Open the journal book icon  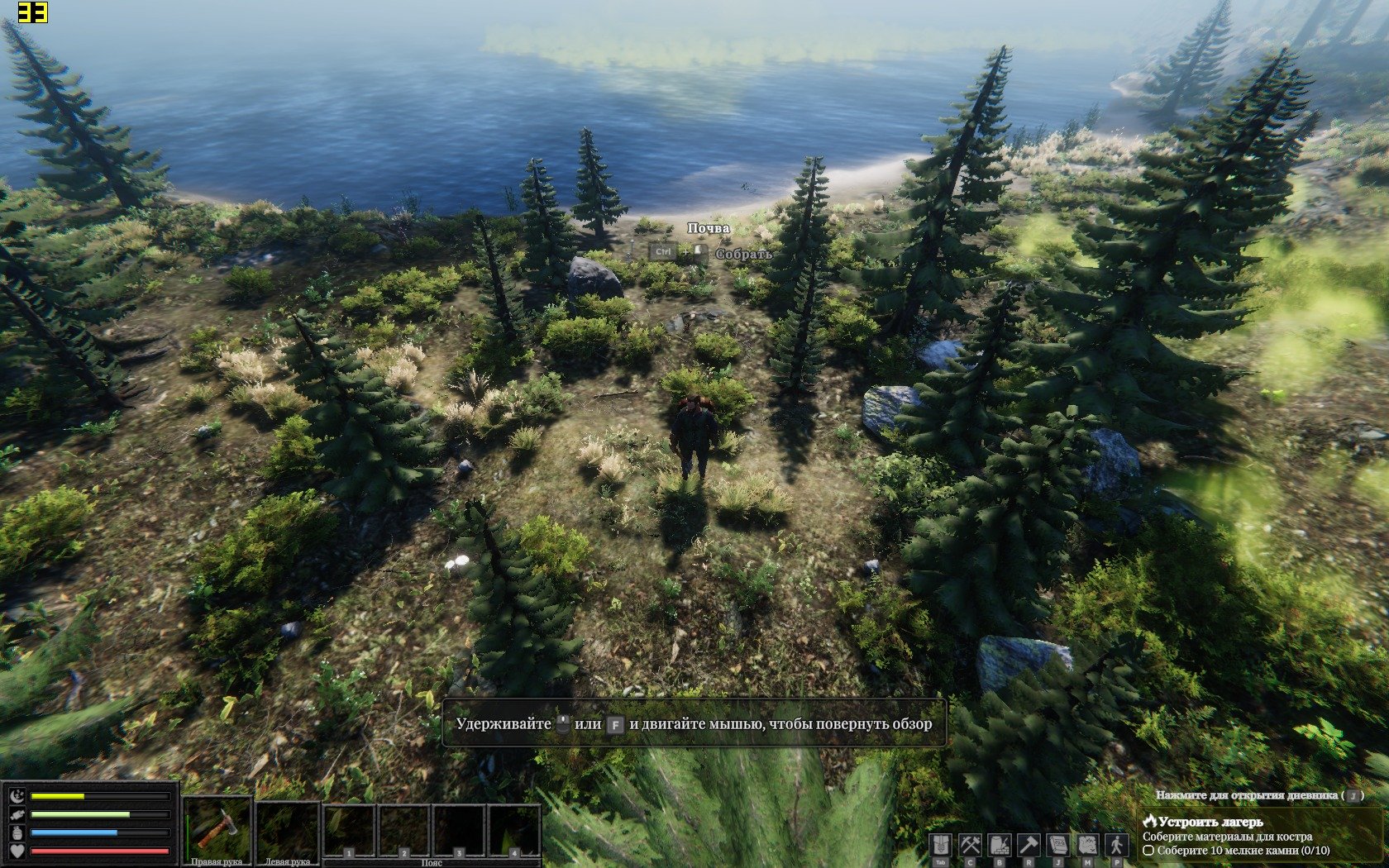tap(1058, 845)
